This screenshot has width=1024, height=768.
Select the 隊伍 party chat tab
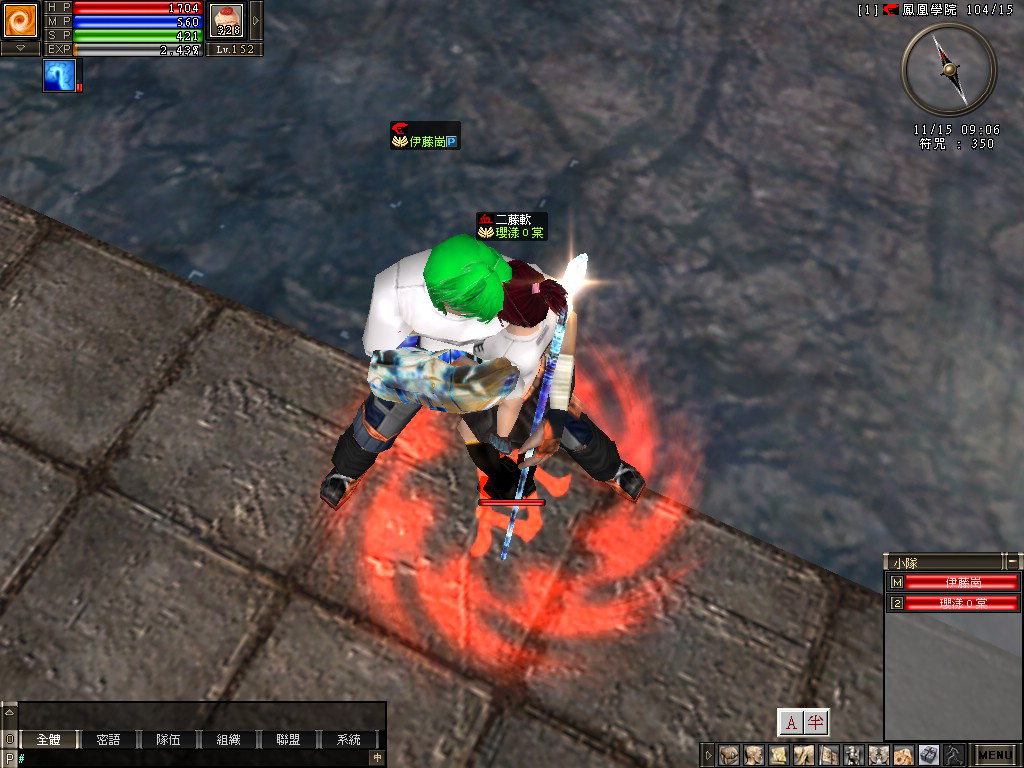click(x=168, y=740)
